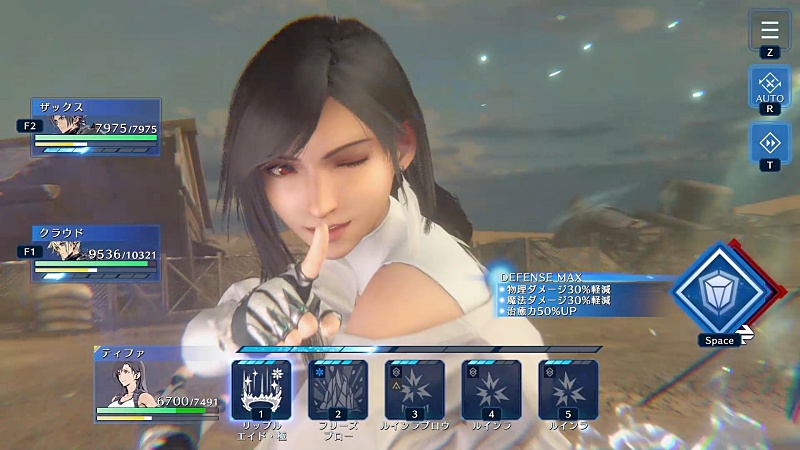Viewport: 800px width, 450px height.
Task: Select Tifa's active character portrait
Action: click(x=122, y=383)
